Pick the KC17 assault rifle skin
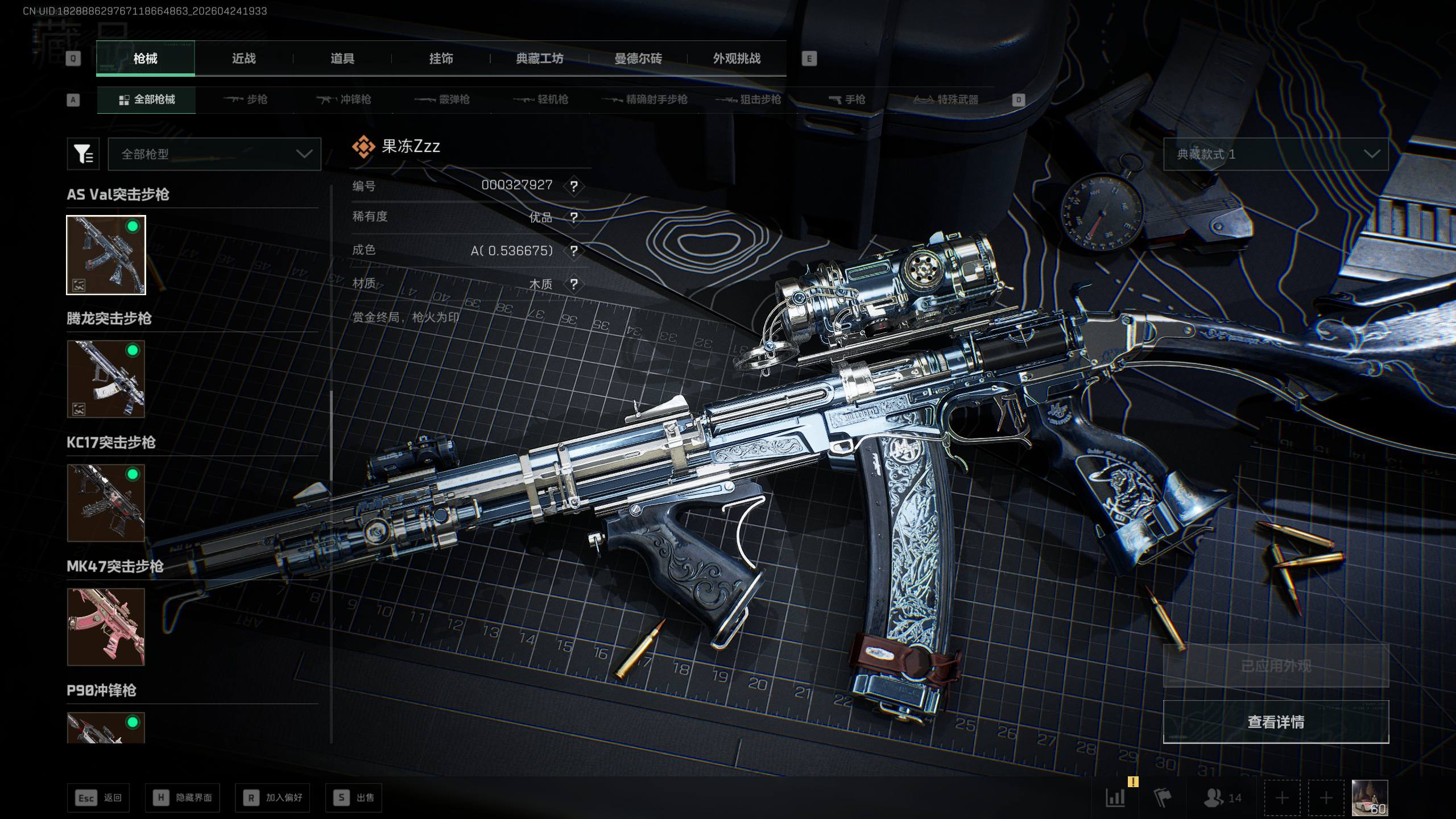Screen dimensions: 1456x819 coord(106,503)
